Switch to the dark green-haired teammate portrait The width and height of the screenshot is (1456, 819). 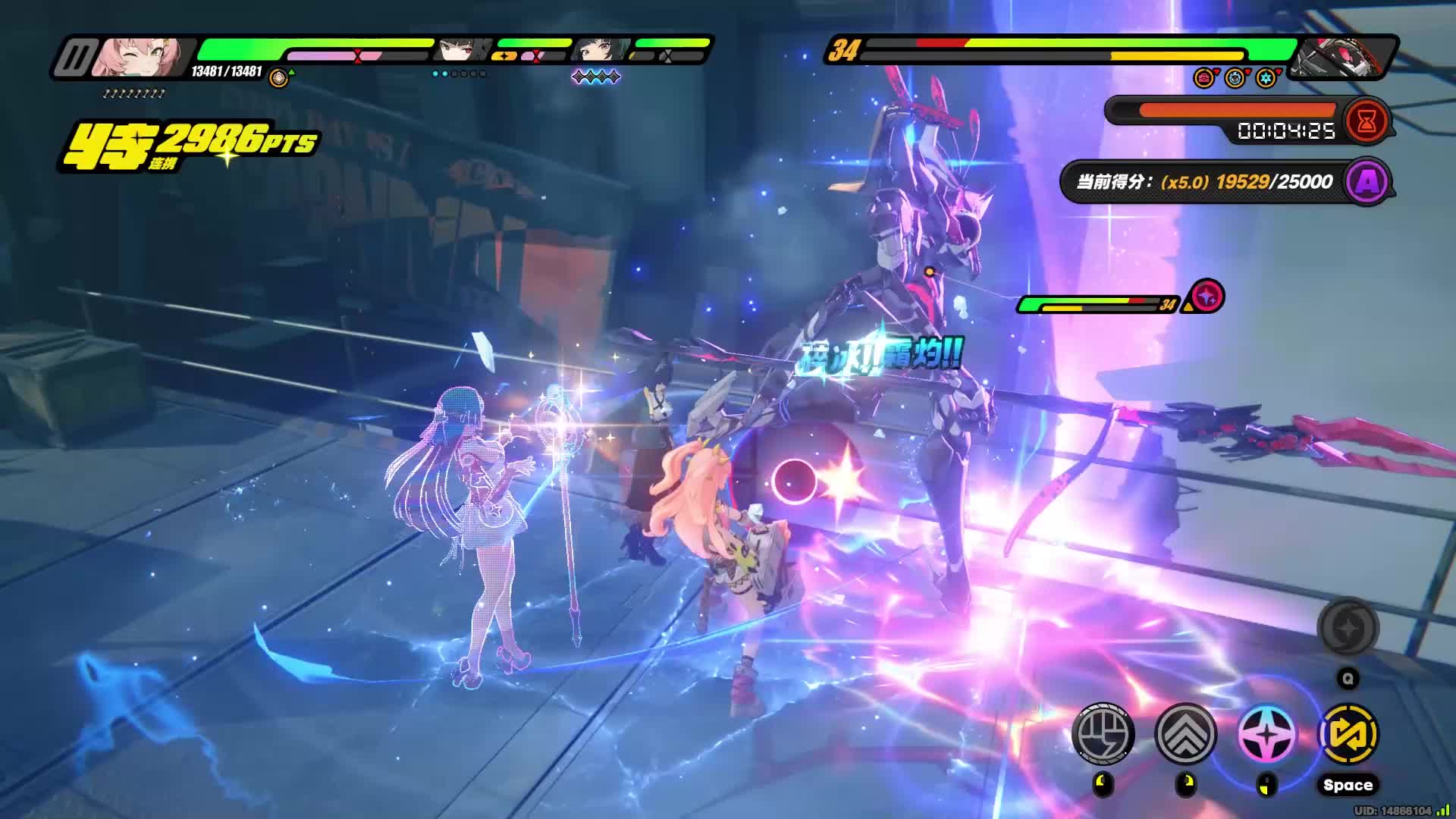pyautogui.click(x=599, y=51)
